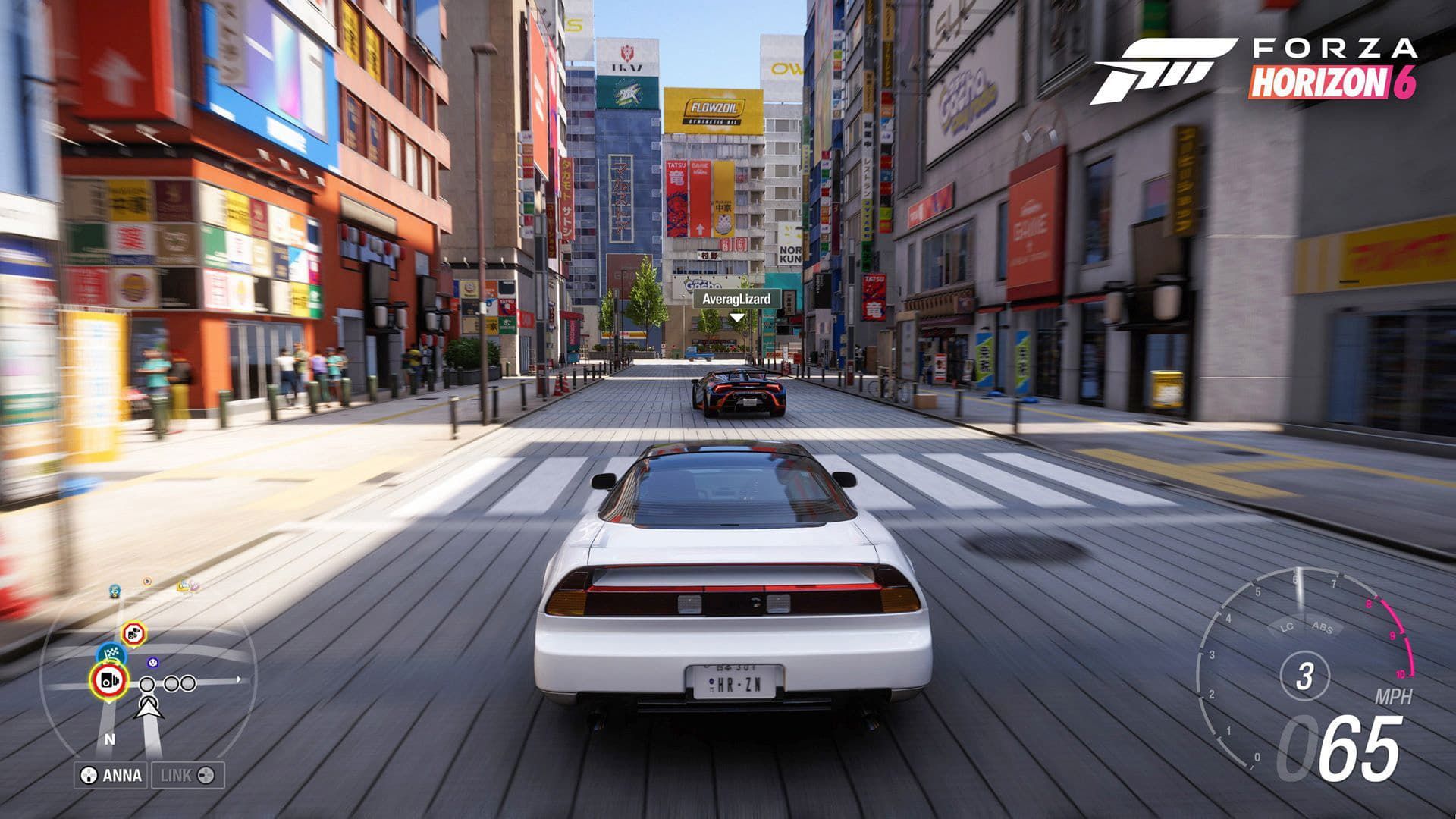The height and width of the screenshot is (819, 1456).
Task: Select the purple steering-wheel event icon on minimap
Action: pos(152,663)
